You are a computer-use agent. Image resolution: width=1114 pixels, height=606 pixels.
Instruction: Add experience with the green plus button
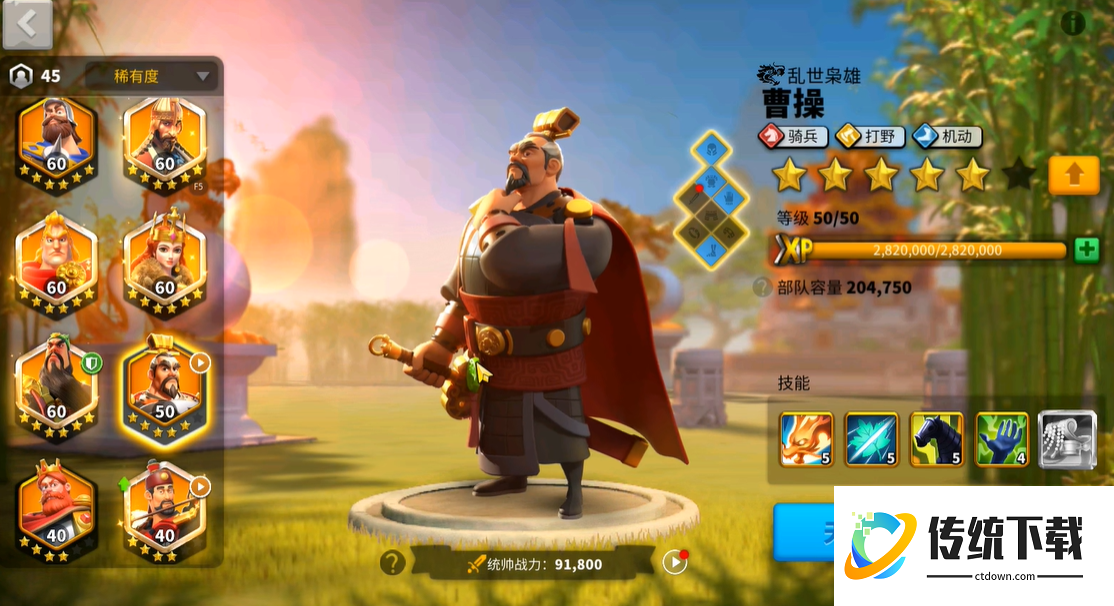point(1086,250)
